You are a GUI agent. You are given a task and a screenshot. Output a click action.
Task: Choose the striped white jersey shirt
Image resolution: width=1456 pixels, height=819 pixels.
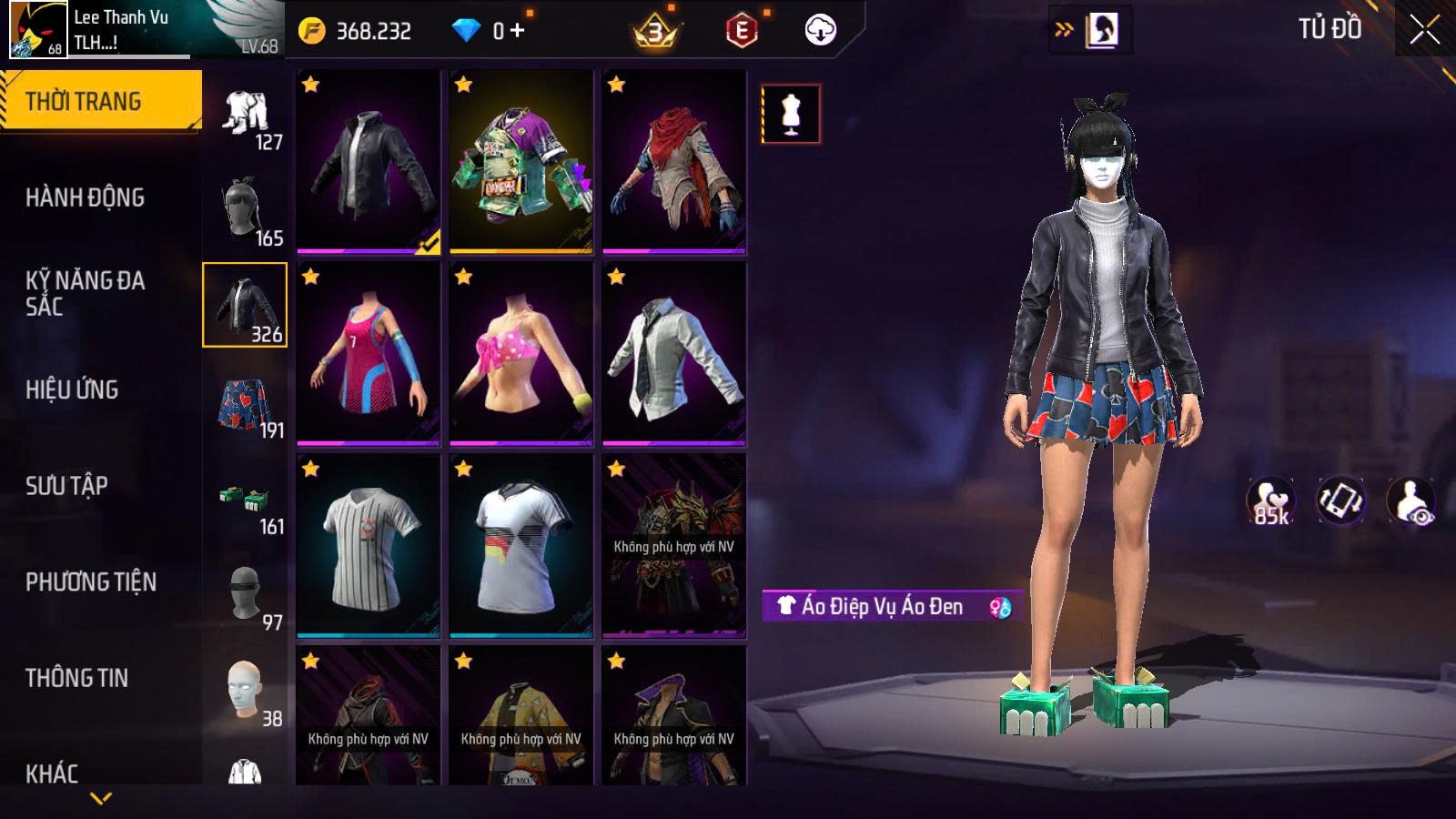(x=369, y=546)
